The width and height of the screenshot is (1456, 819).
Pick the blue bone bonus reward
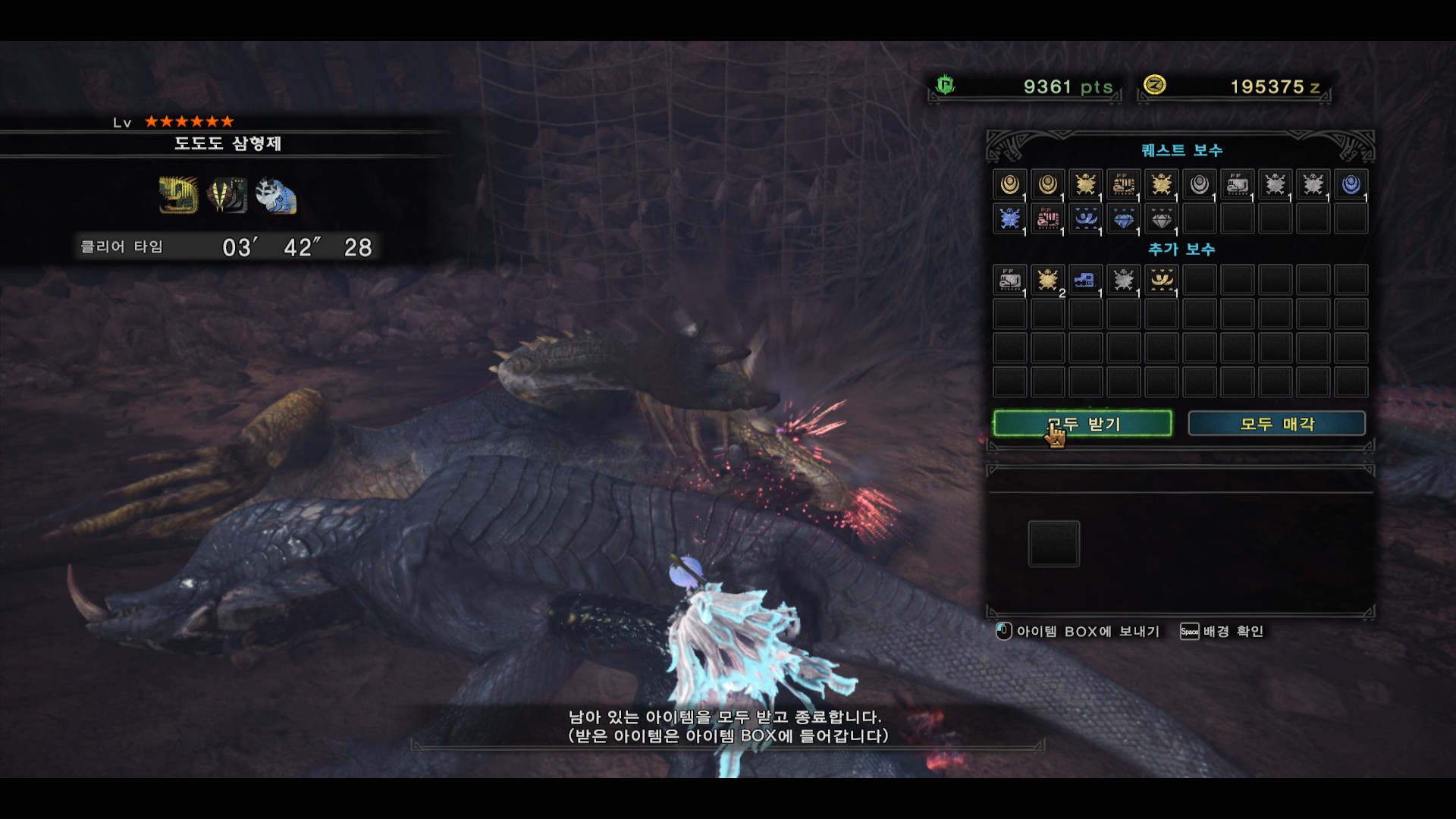[x=1085, y=280]
